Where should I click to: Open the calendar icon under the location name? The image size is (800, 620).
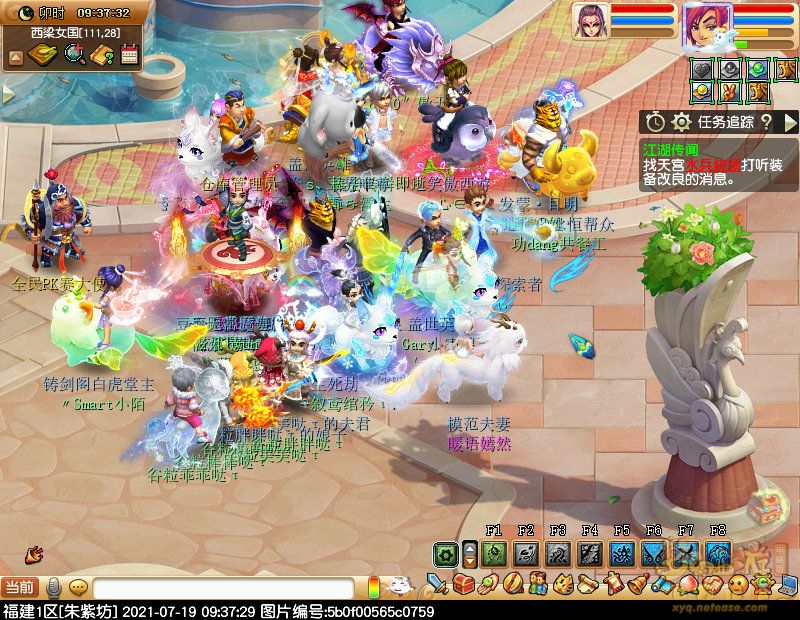pos(129,56)
